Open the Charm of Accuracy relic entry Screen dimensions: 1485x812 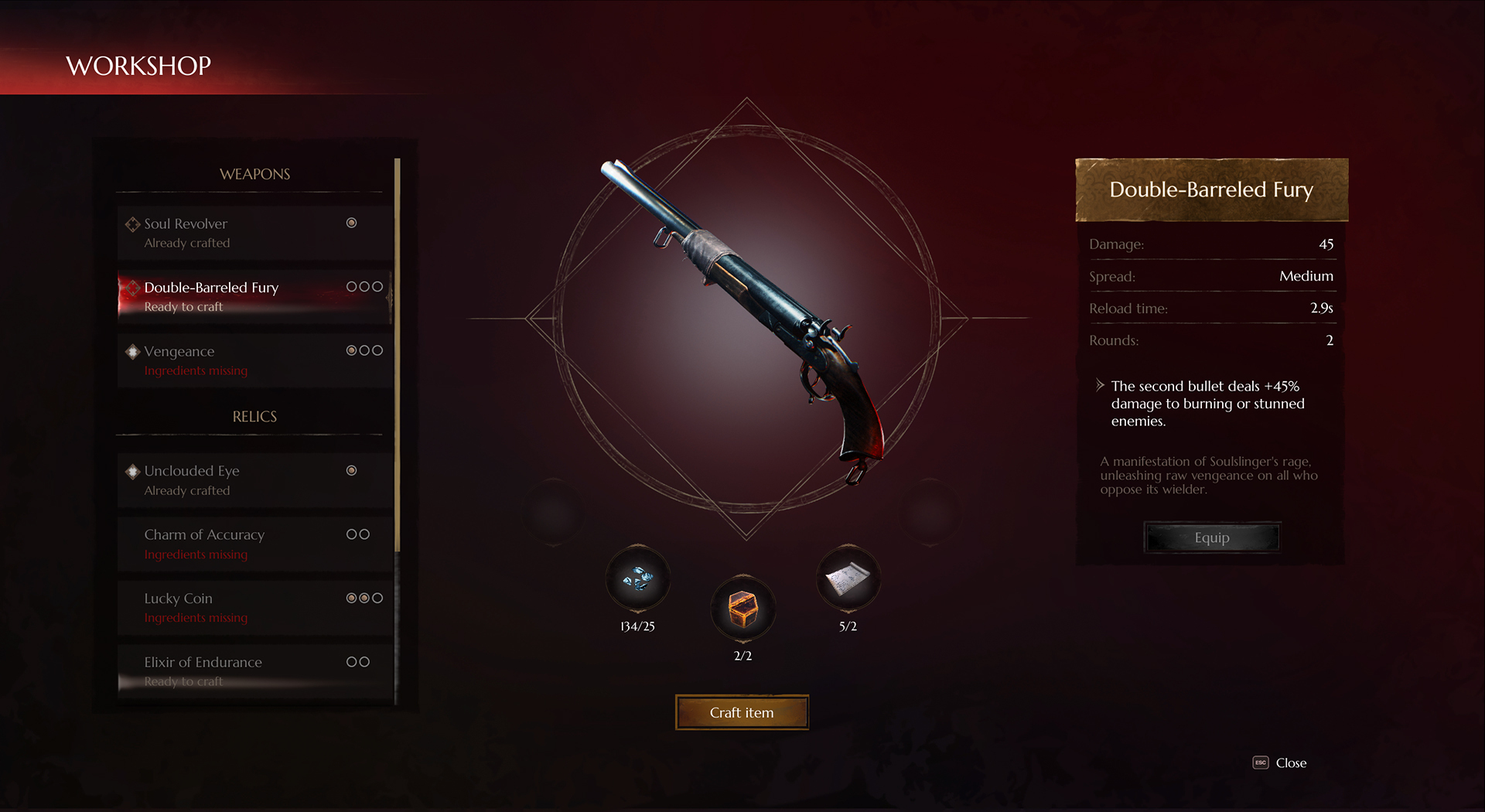(232, 543)
